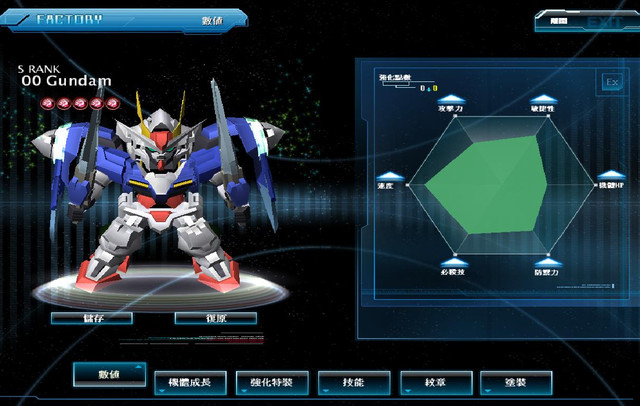Boost 必殺技 special with its arrow
Image resolution: width=640 pixels, height=406 pixels.
452,262
